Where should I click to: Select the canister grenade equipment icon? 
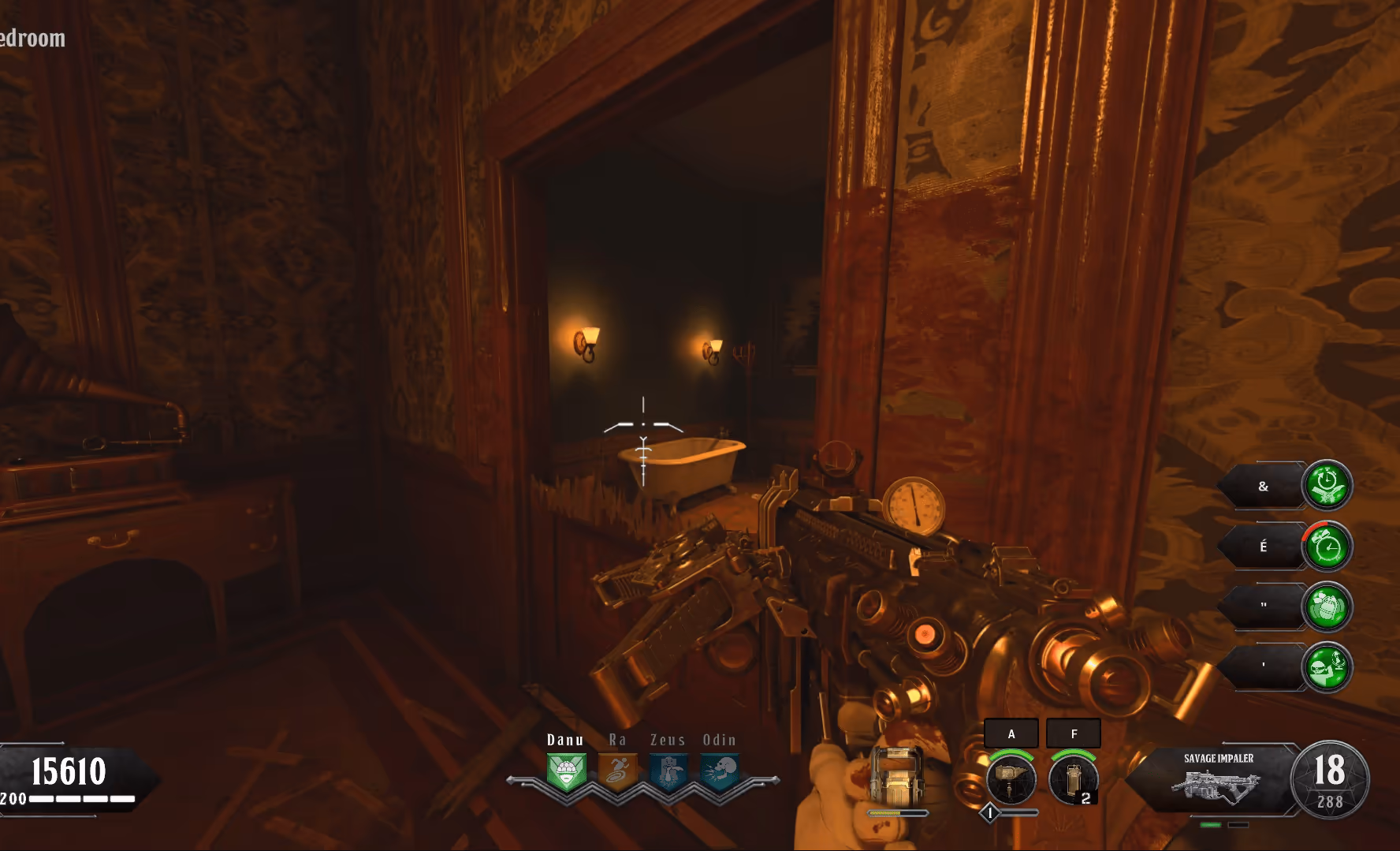coord(1073,778)
